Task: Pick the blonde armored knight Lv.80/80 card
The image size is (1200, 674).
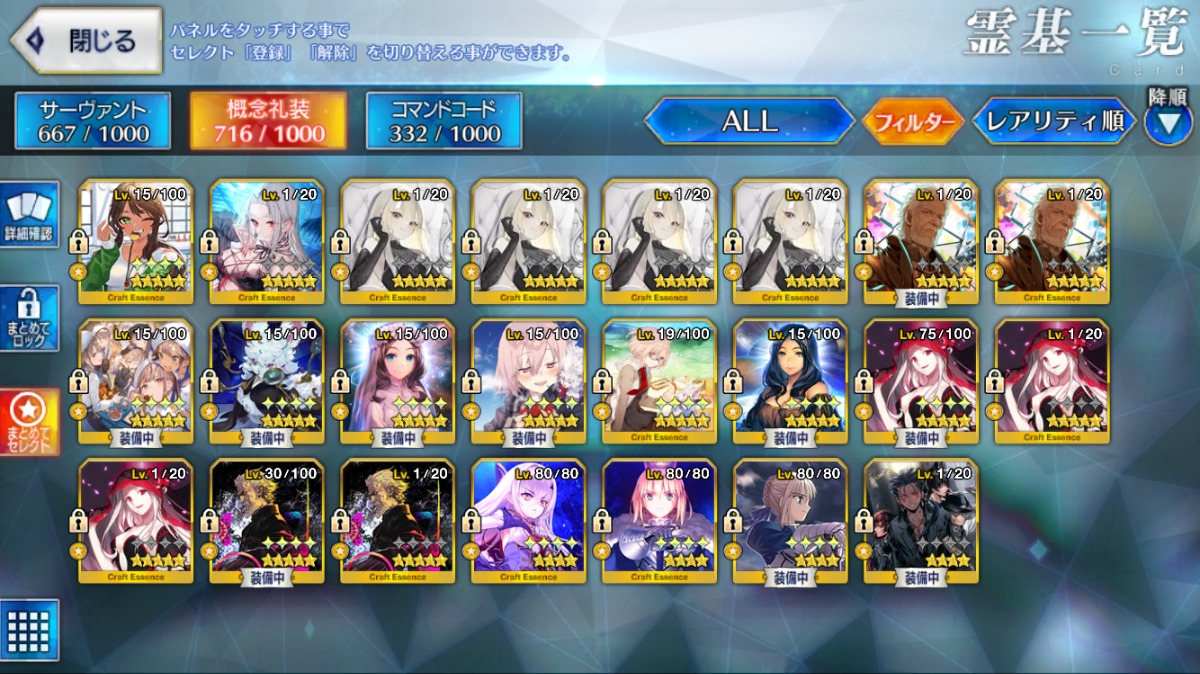Action: coord(790,520)
